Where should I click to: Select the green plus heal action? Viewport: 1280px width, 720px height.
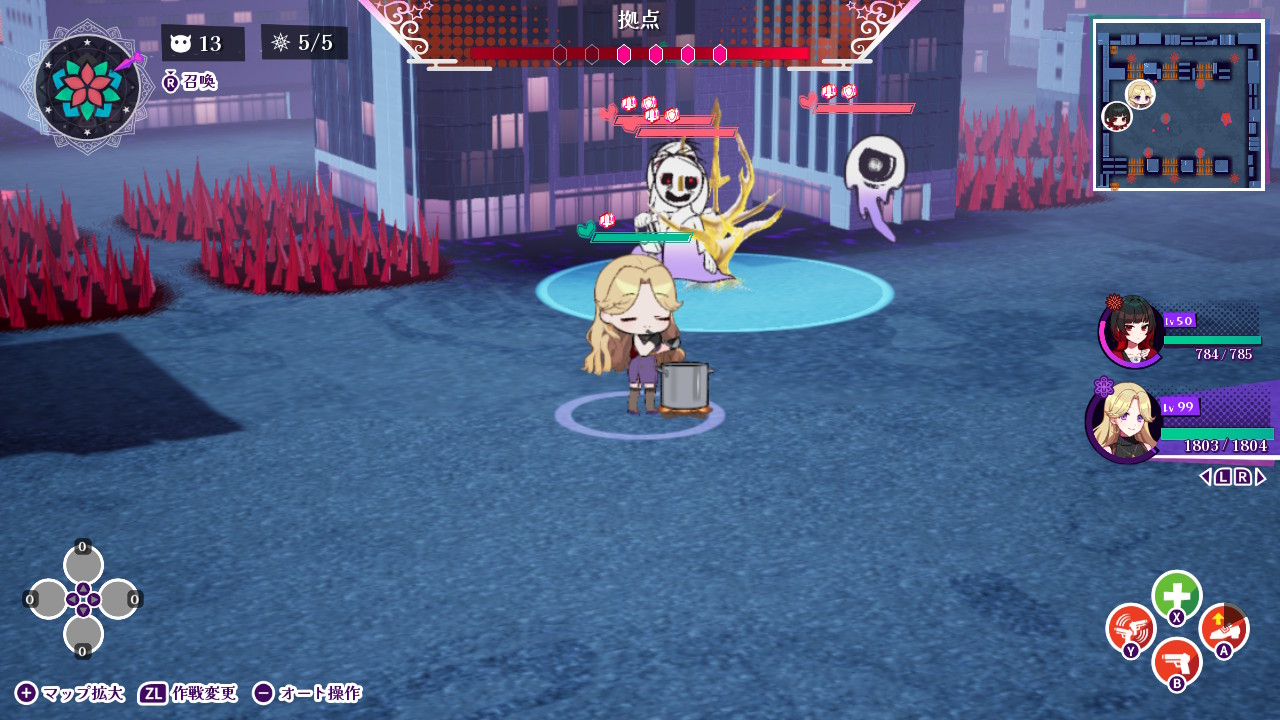[x=1176, y=596]
